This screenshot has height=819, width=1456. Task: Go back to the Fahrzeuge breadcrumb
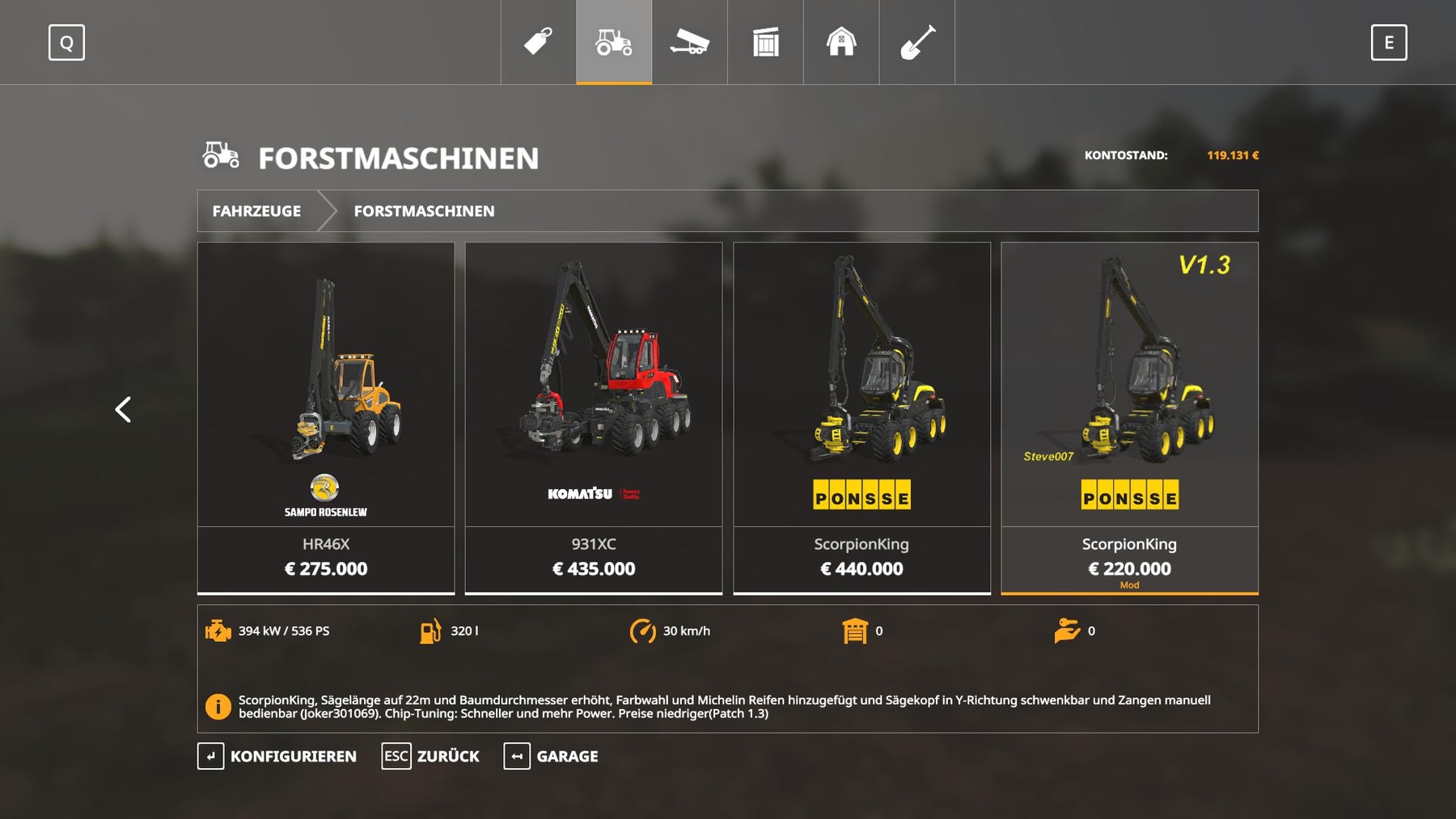[x=256, y=211]
